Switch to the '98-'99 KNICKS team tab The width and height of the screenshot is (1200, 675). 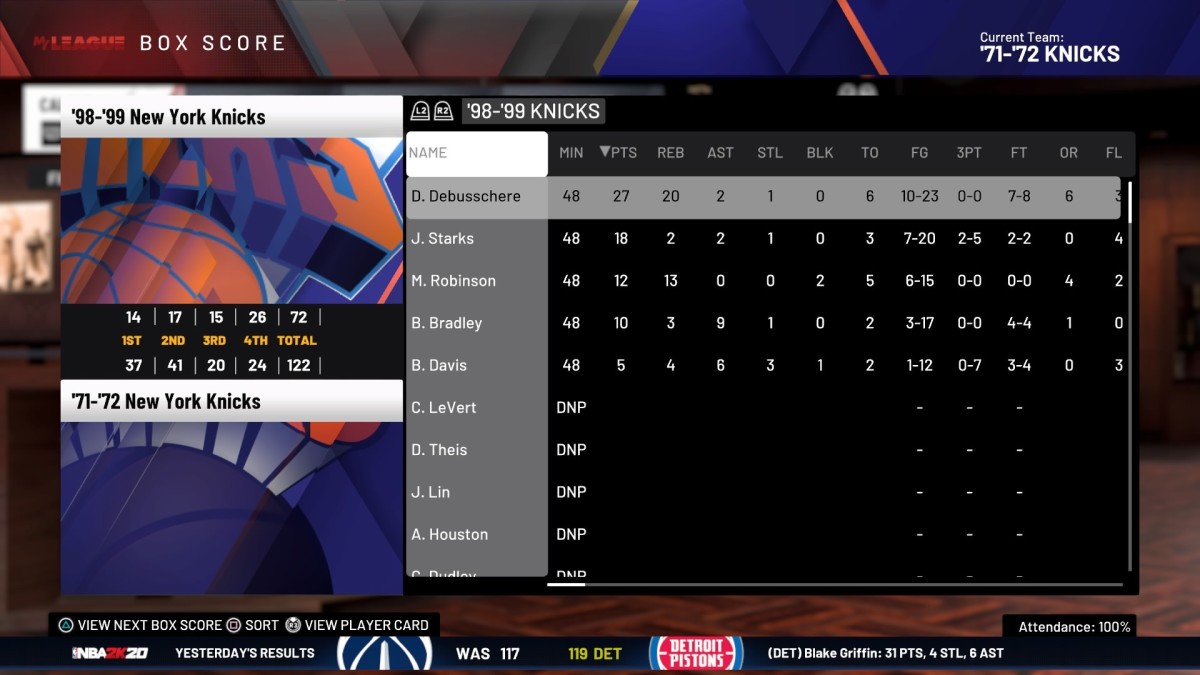point(533,111)
